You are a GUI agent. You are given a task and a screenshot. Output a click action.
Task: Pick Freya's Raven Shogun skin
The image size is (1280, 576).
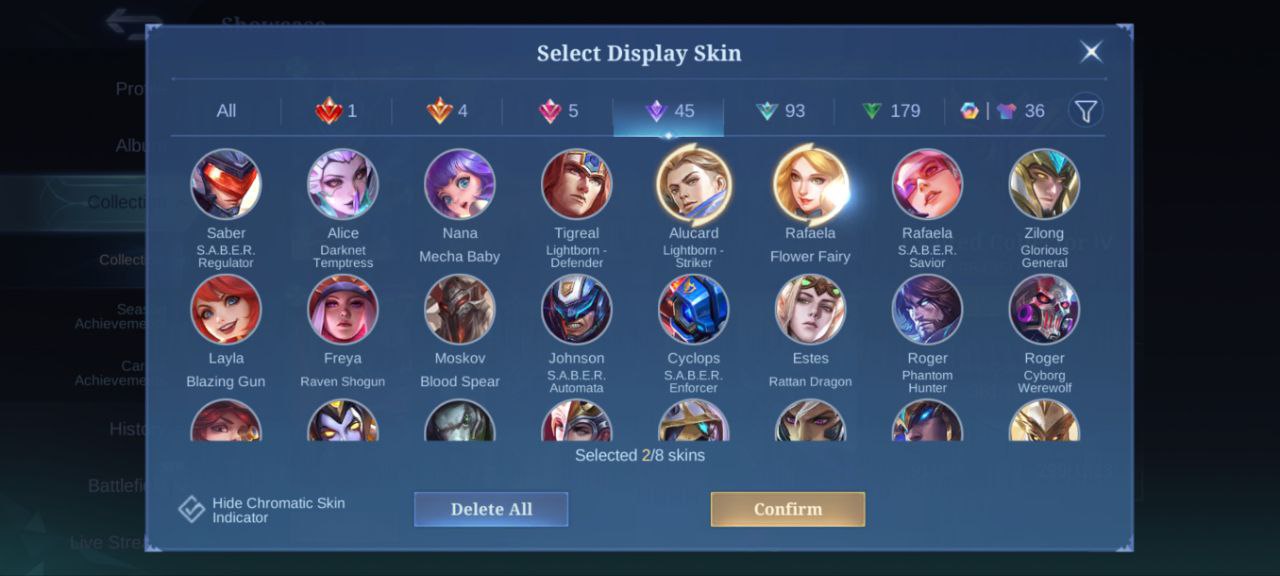click(x=343, y=310)
